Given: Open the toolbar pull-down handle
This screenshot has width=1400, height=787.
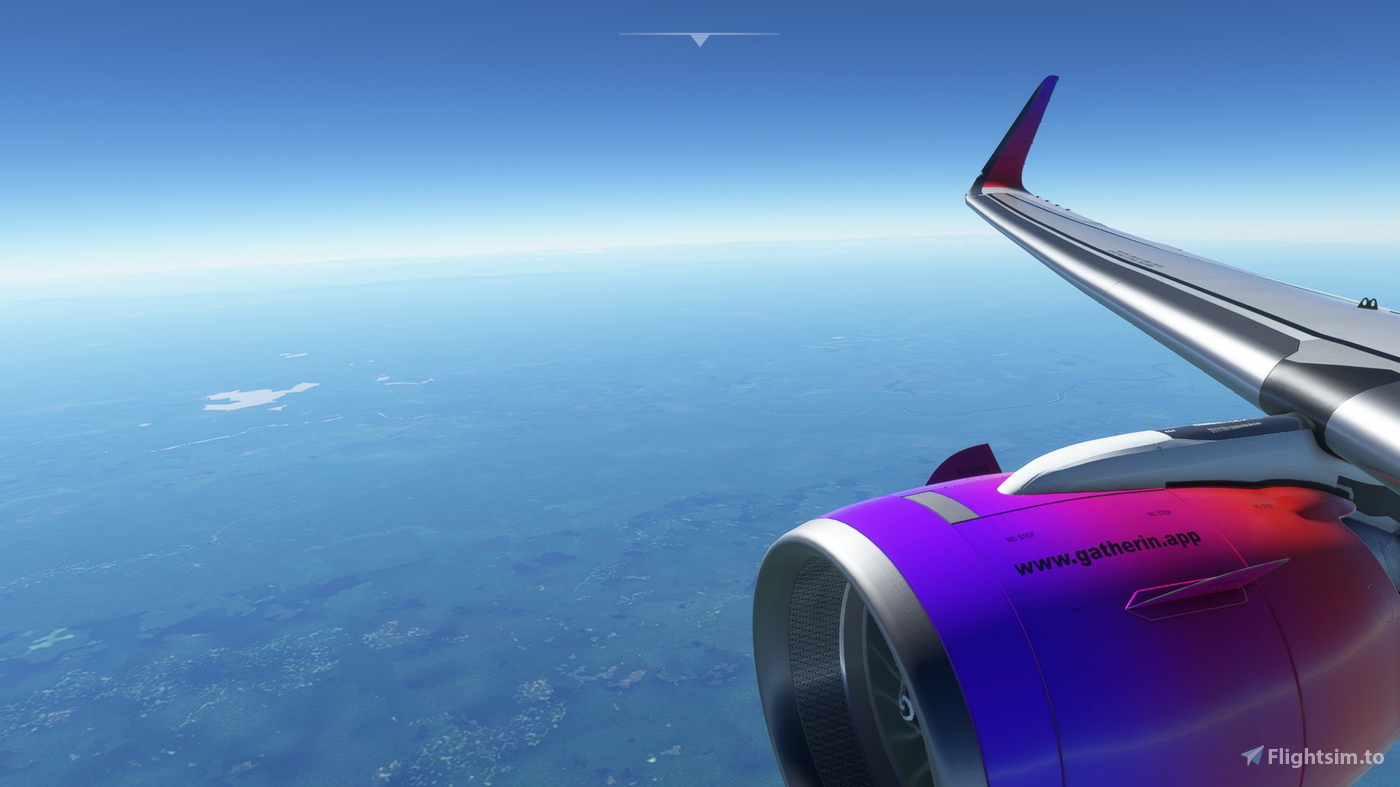Looking at the screenshot, I should coord(699,39).
